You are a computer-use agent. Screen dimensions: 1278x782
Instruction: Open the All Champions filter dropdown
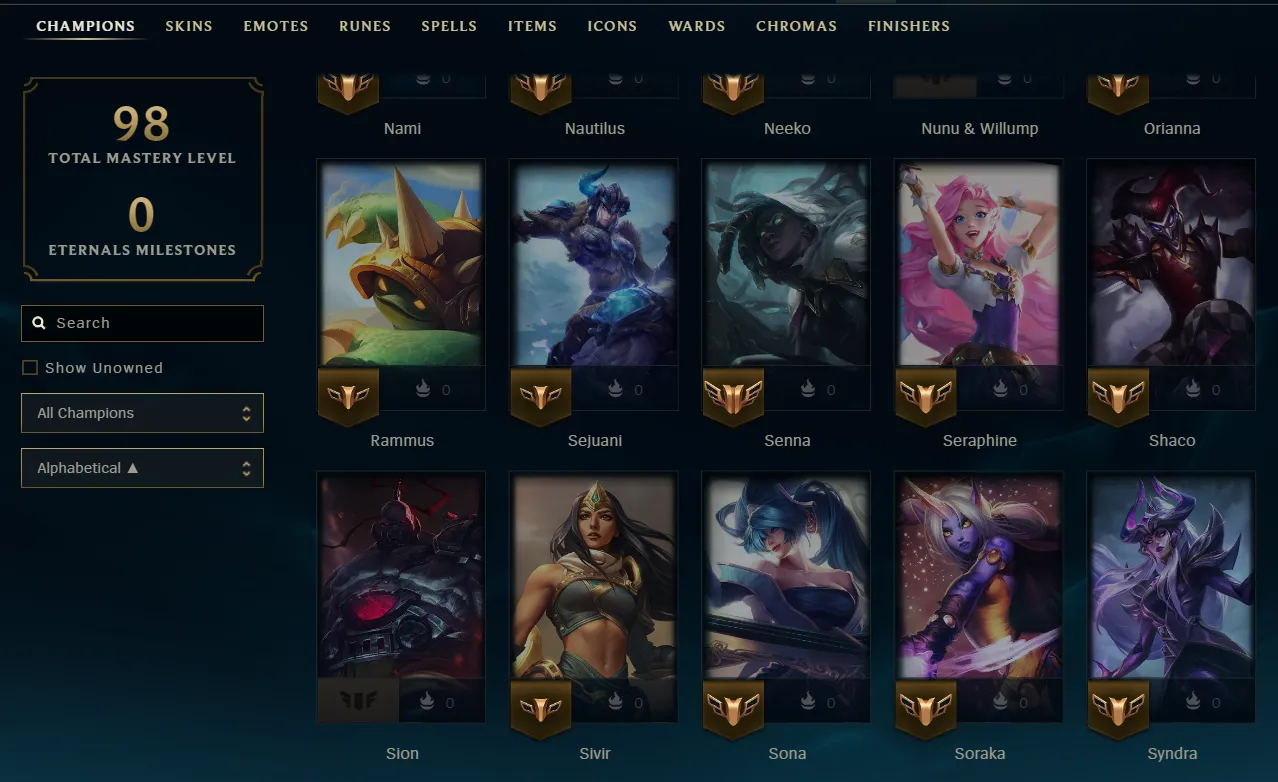(142, 413)
